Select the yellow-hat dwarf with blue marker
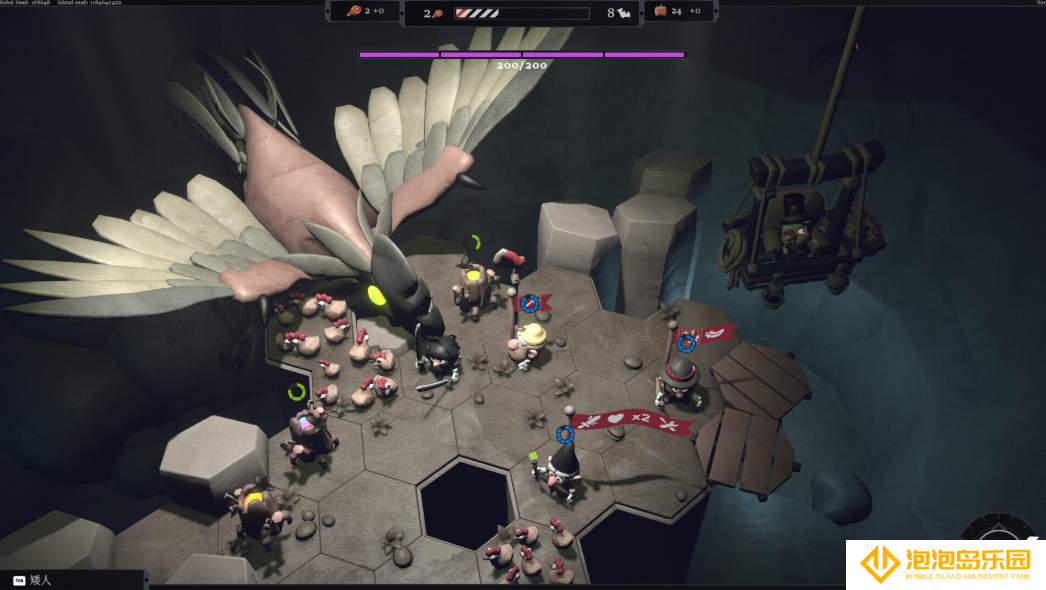The width and height of the screenshot is (1046, 590). tap(529, 341)
